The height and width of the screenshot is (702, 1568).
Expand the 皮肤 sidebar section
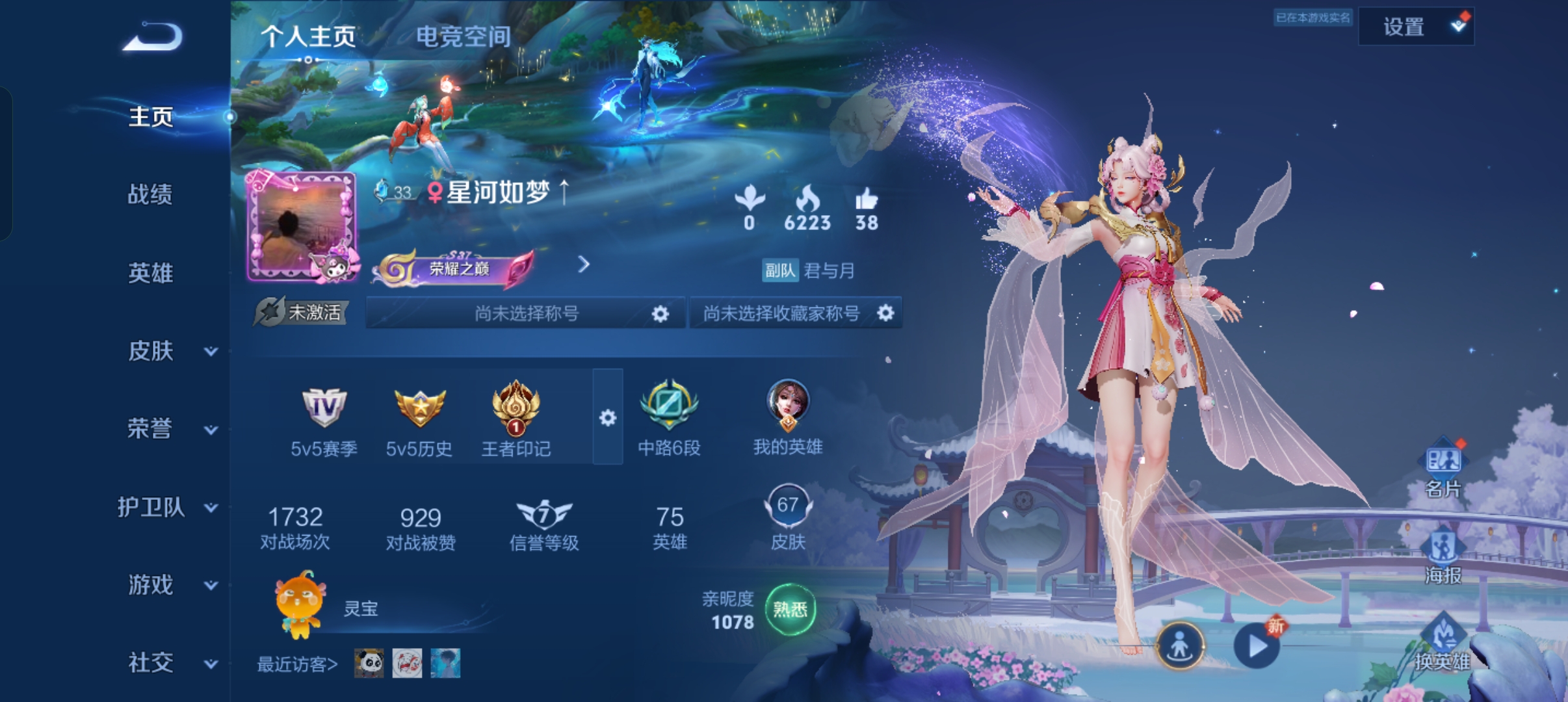[x=170, y=351]
